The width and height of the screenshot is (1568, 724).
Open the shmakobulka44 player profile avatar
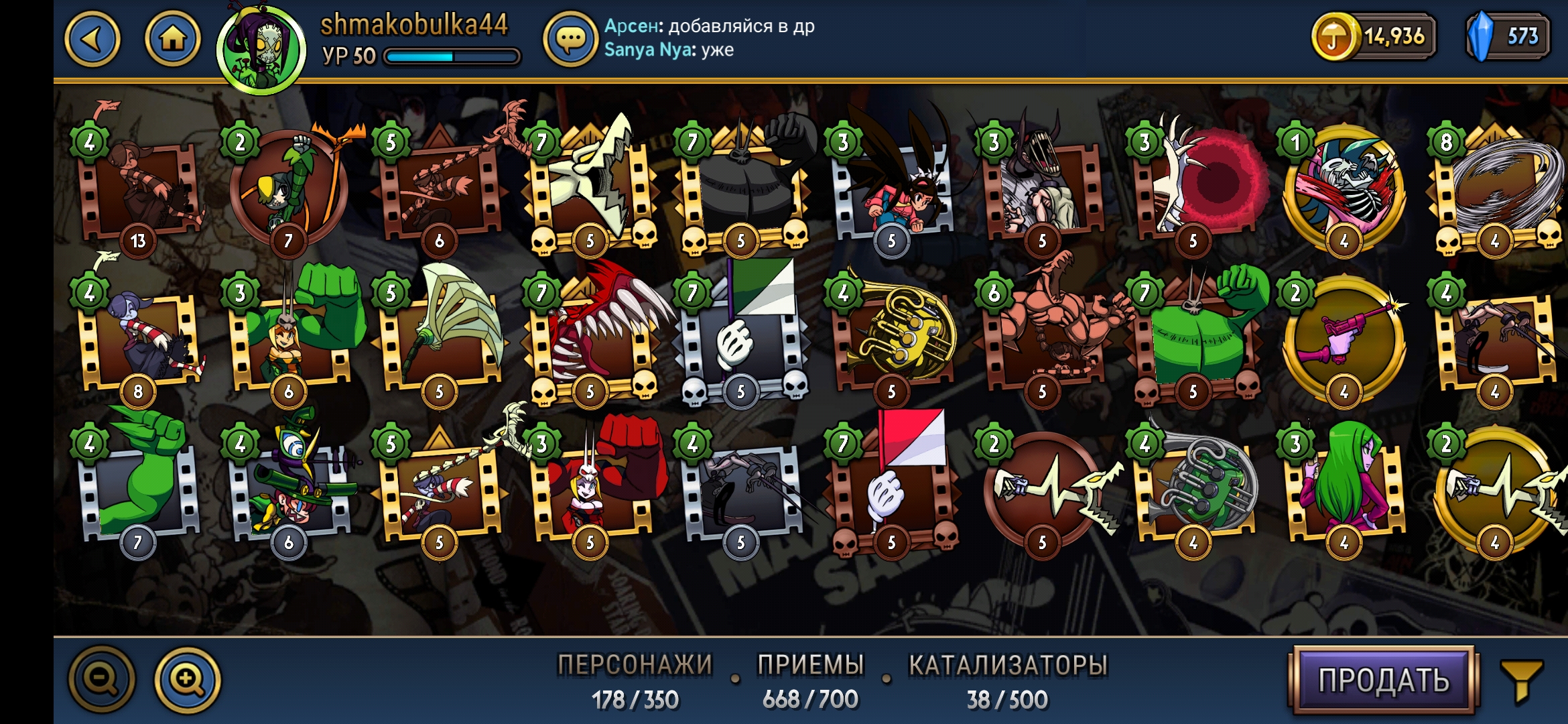(261, 50)
